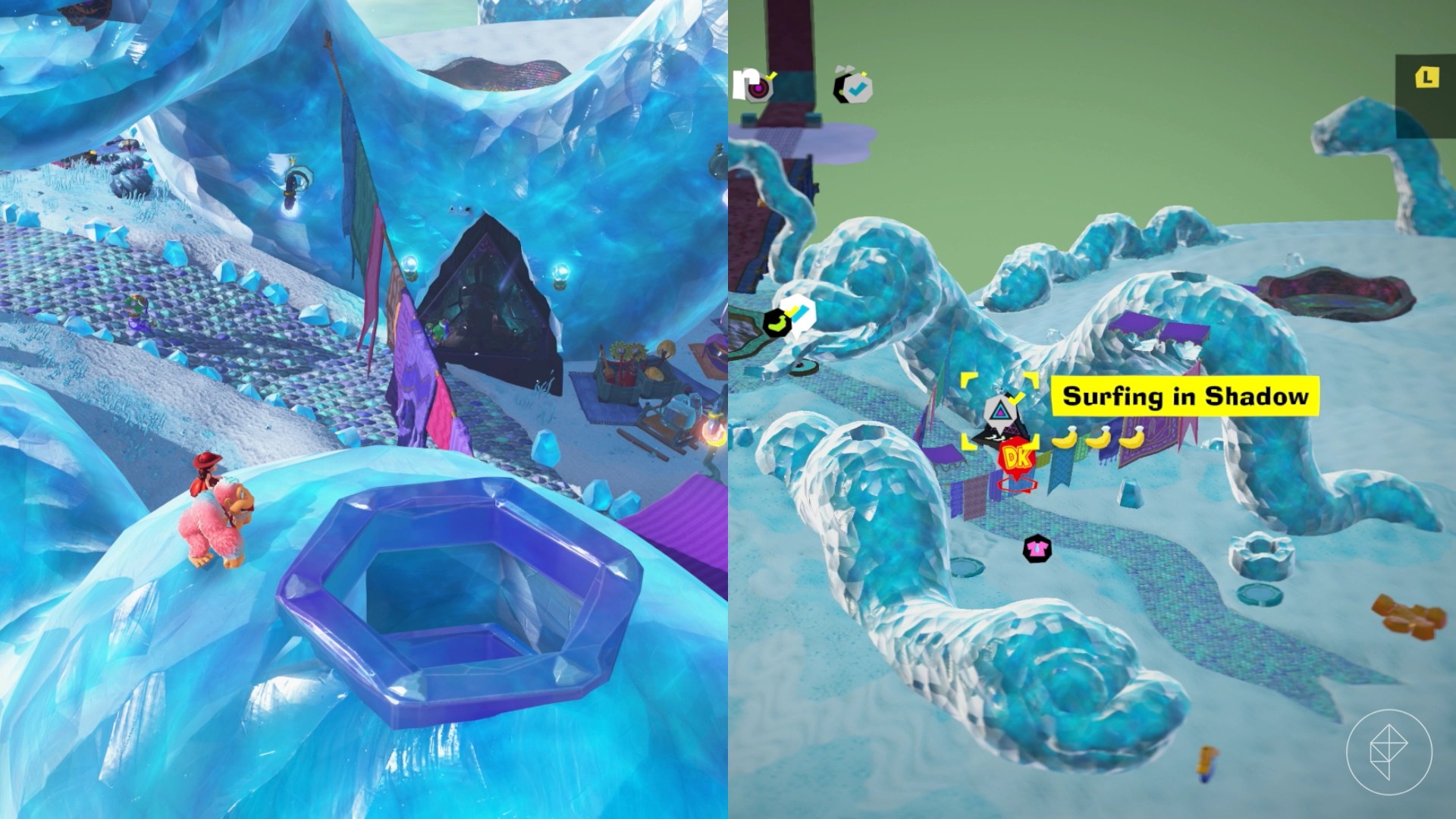Click the red DK player marker
The height and width of the screenshot is (819, 1456).
(1016, 458)
